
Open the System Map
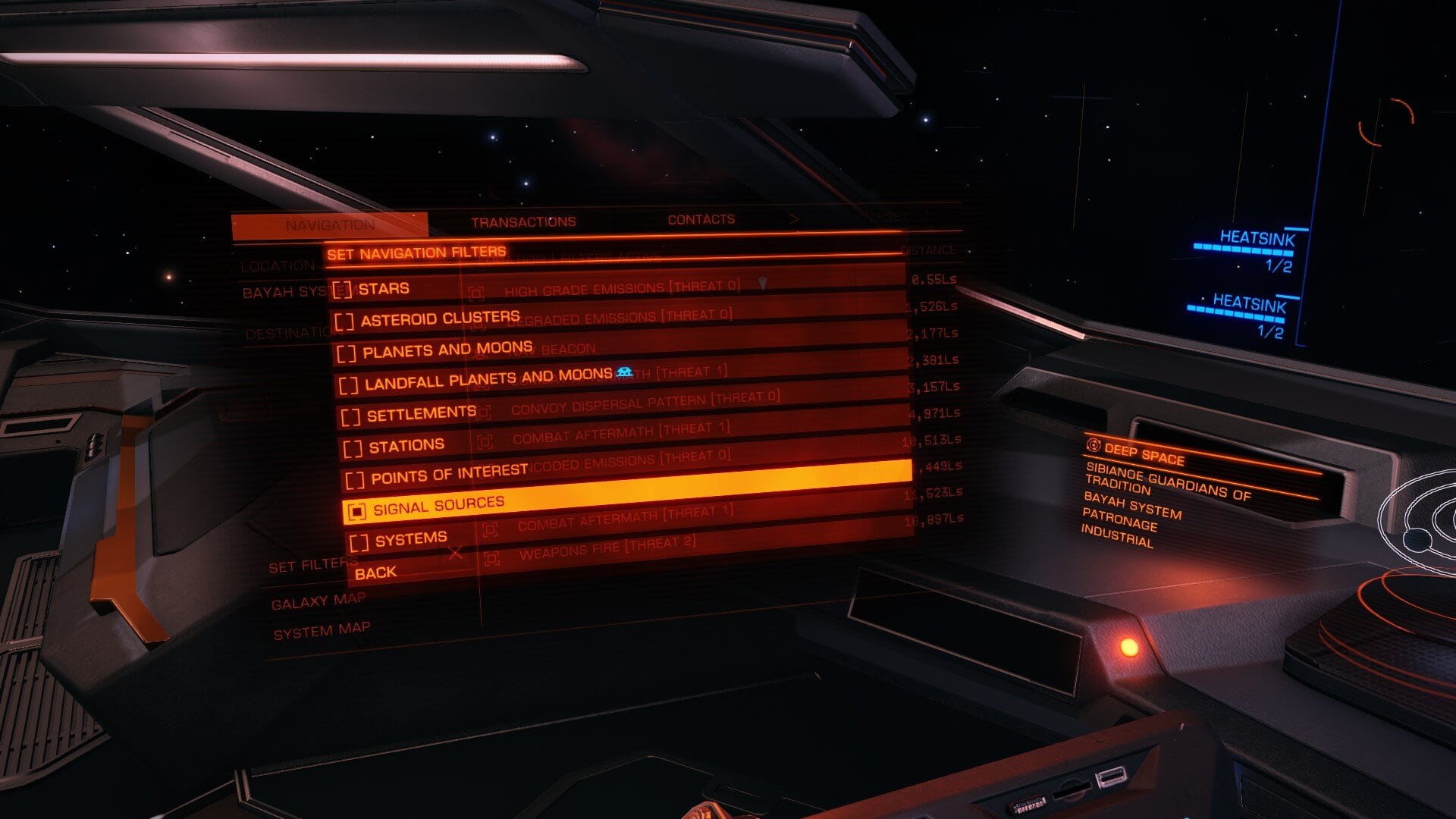(x=322, y=631)
